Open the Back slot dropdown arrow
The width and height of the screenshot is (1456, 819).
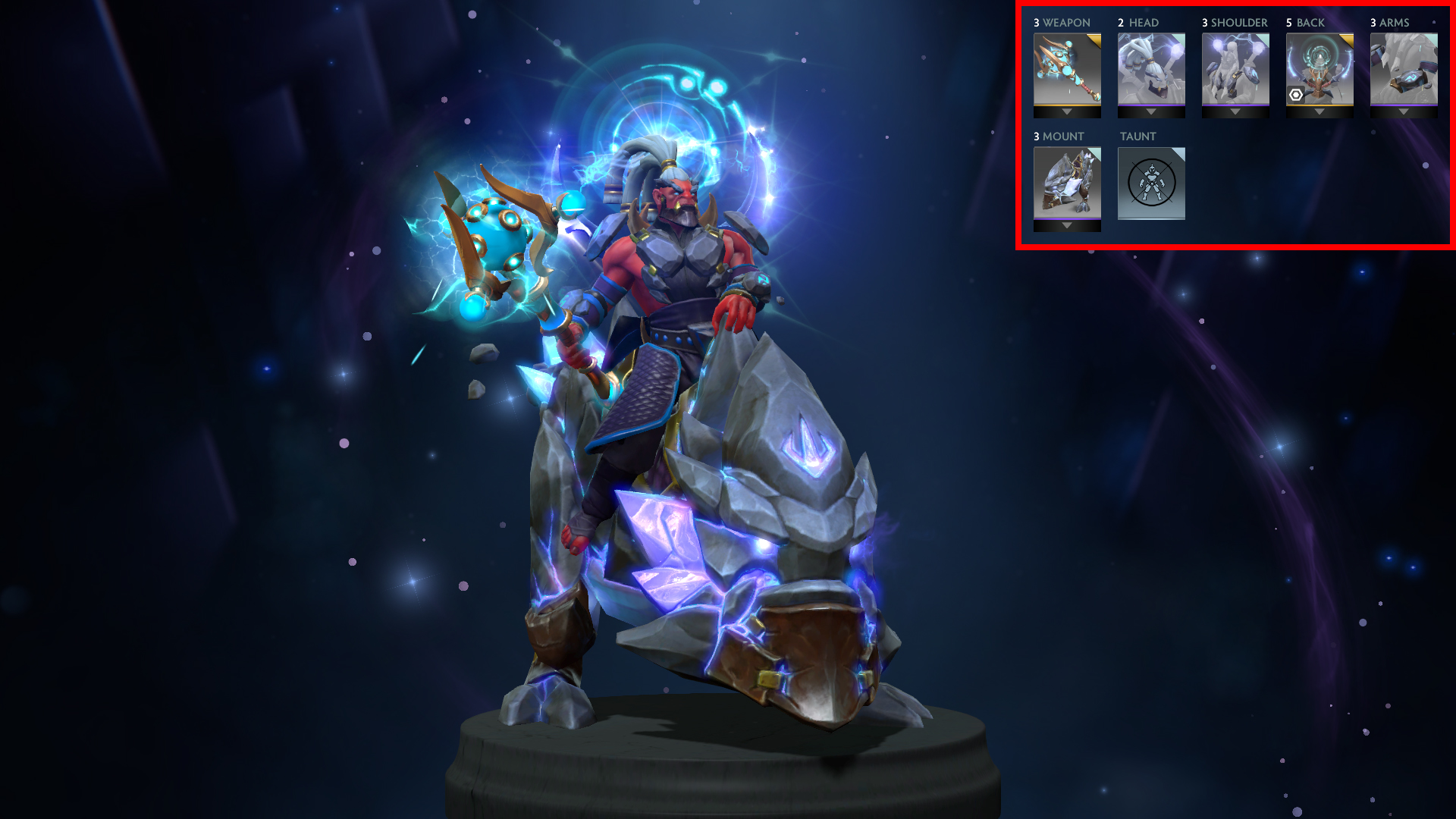[x=1319, y=112]
